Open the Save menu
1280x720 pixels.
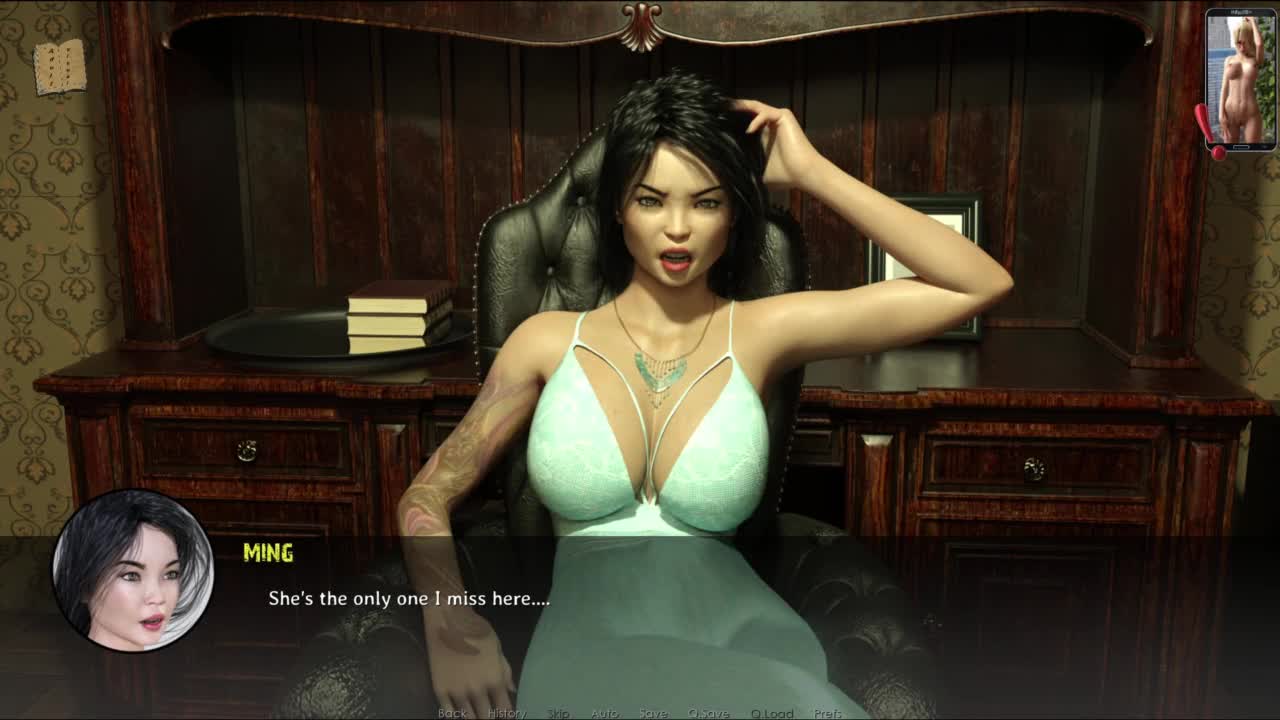point(653,713)
